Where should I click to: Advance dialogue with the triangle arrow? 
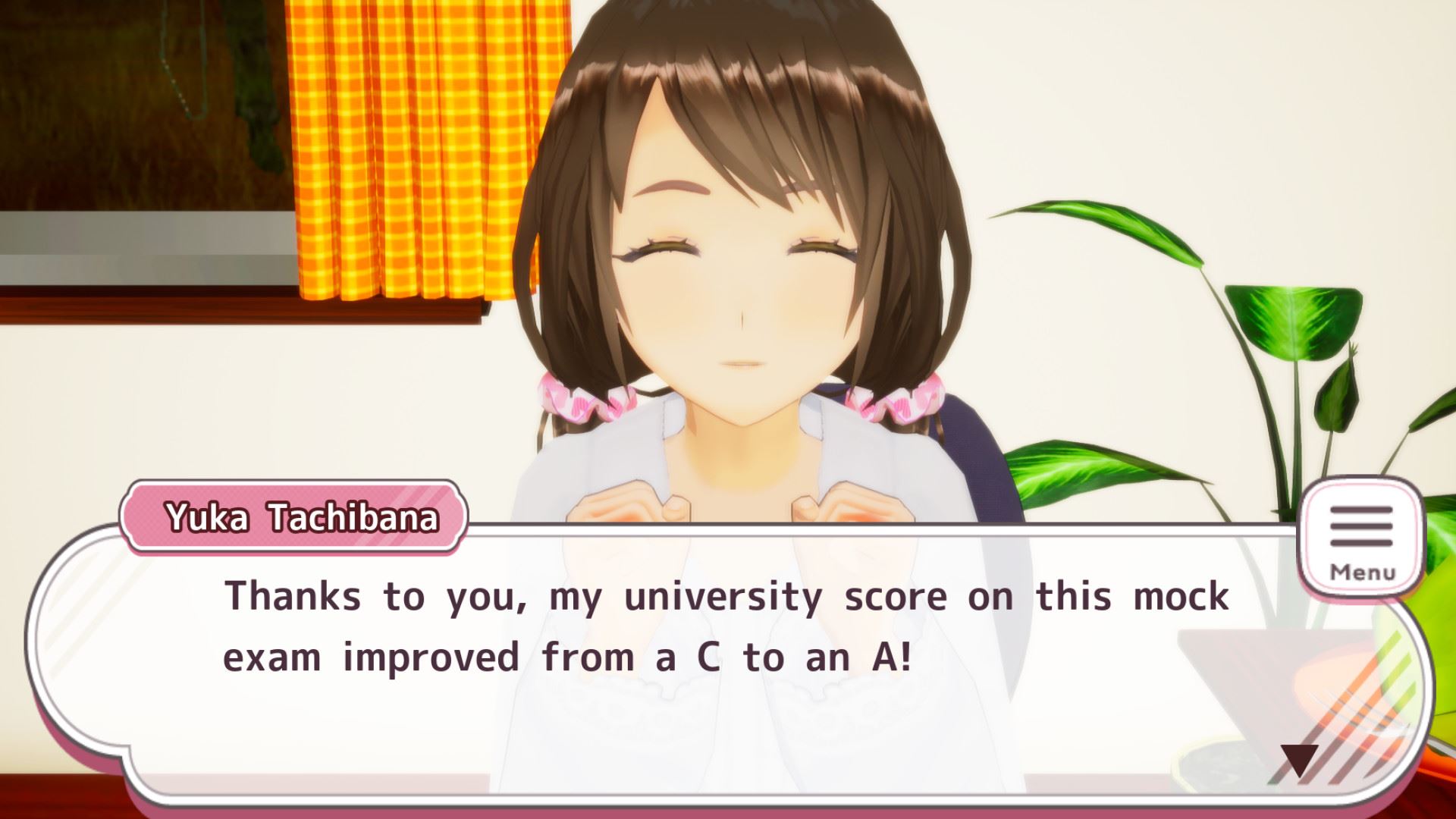1299,760
